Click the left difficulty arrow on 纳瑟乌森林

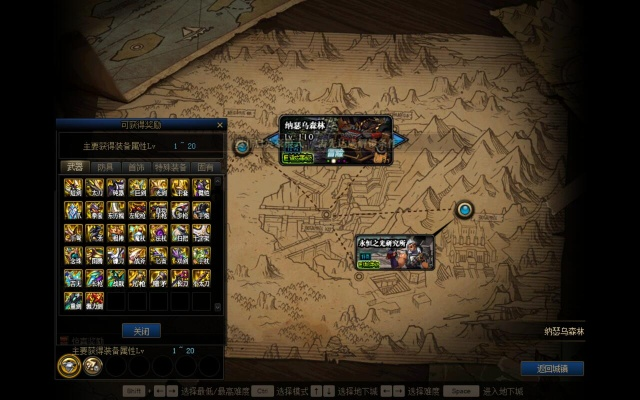pyautogui.click(x=273, y=141)
